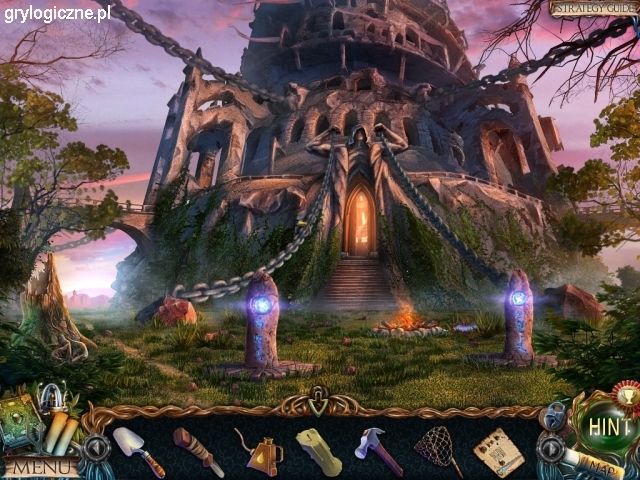Pick the wrapped wooden handle item
The width and height of the screenshot is (640, 480).
coord(197,451)
